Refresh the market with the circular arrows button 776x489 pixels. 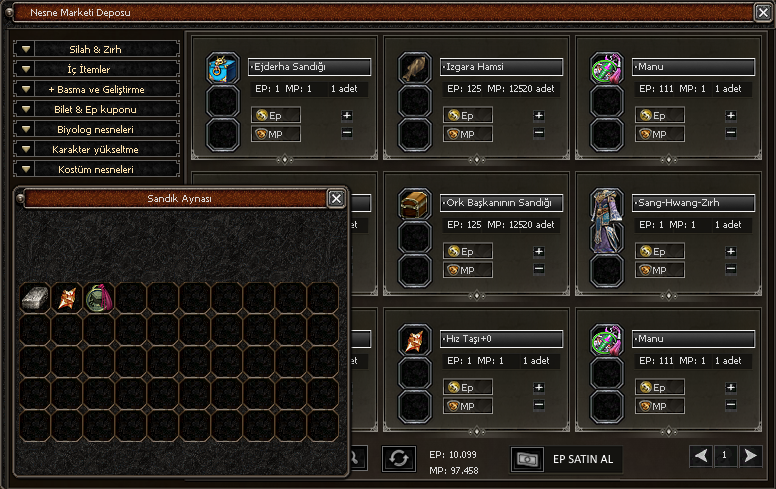click(x=398, y=458)
